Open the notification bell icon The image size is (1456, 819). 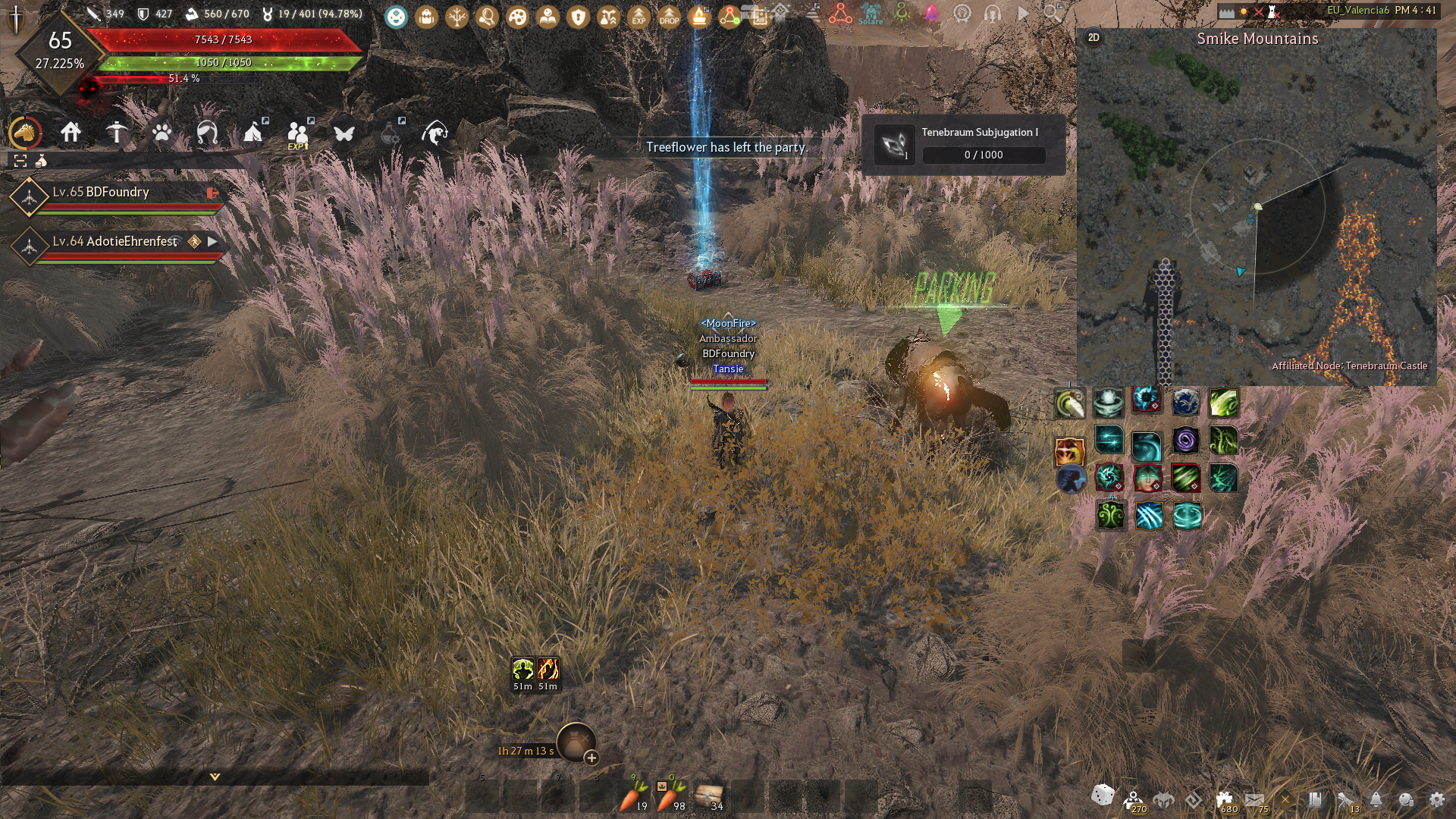[1376, 799]
